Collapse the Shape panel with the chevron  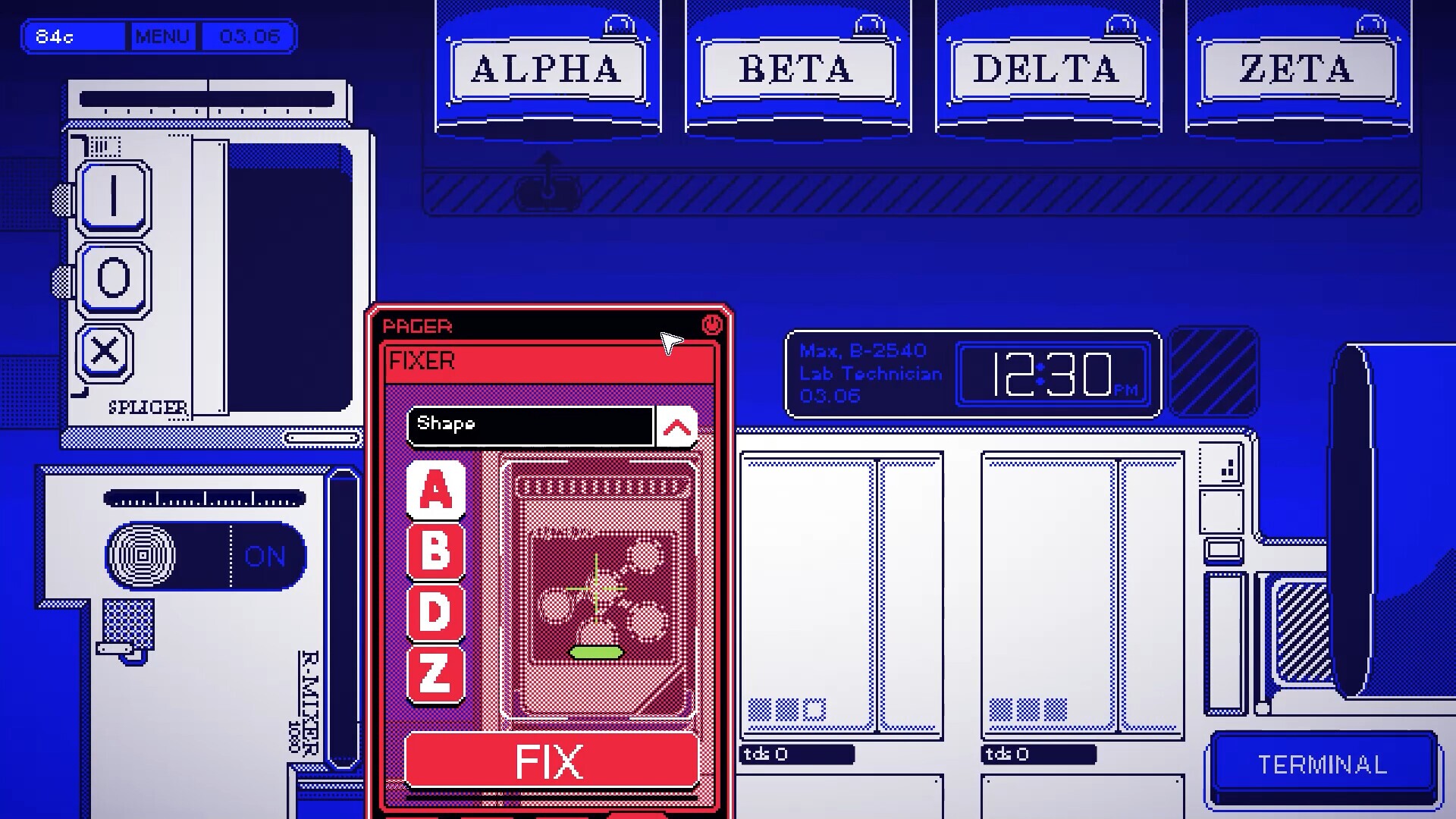[678, 426]
